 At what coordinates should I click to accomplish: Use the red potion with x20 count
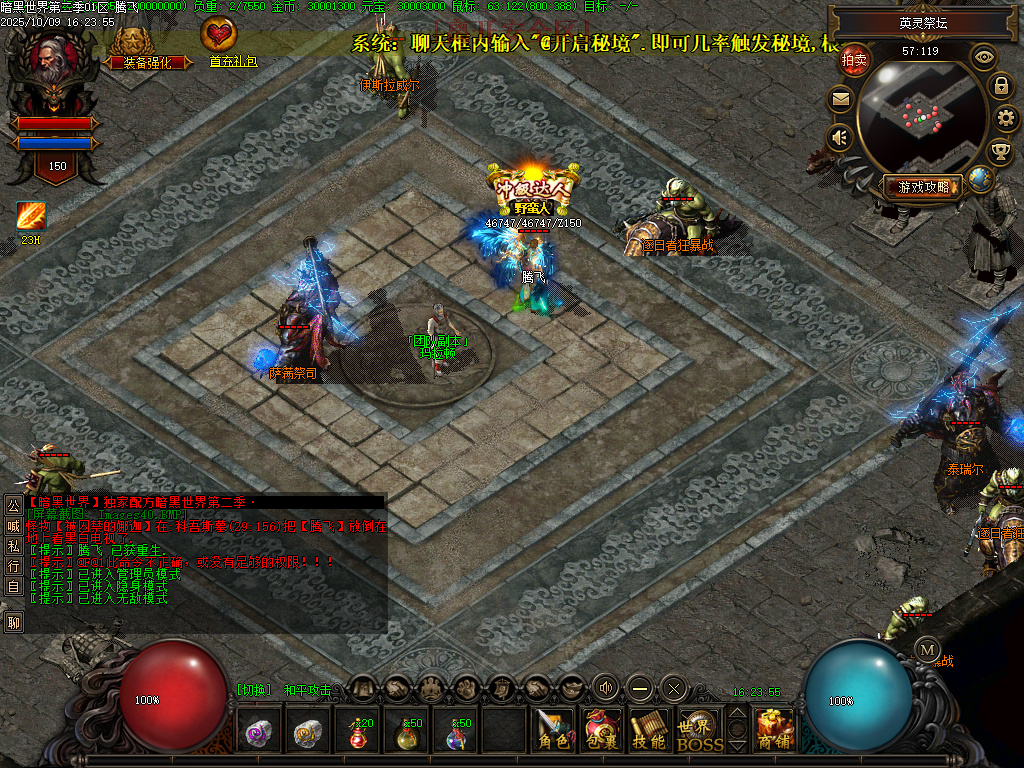point(358,732)
